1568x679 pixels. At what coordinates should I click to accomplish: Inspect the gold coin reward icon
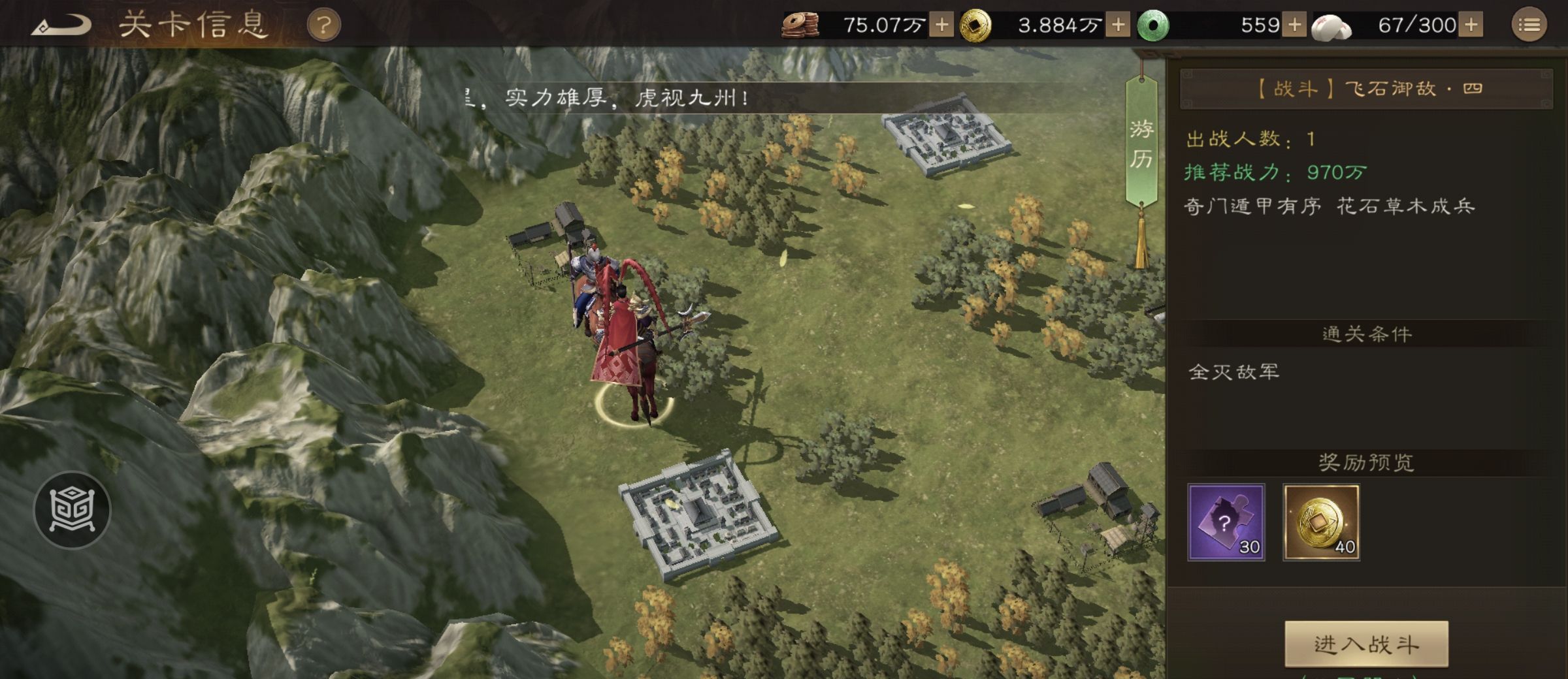(x=1321, y=522)
